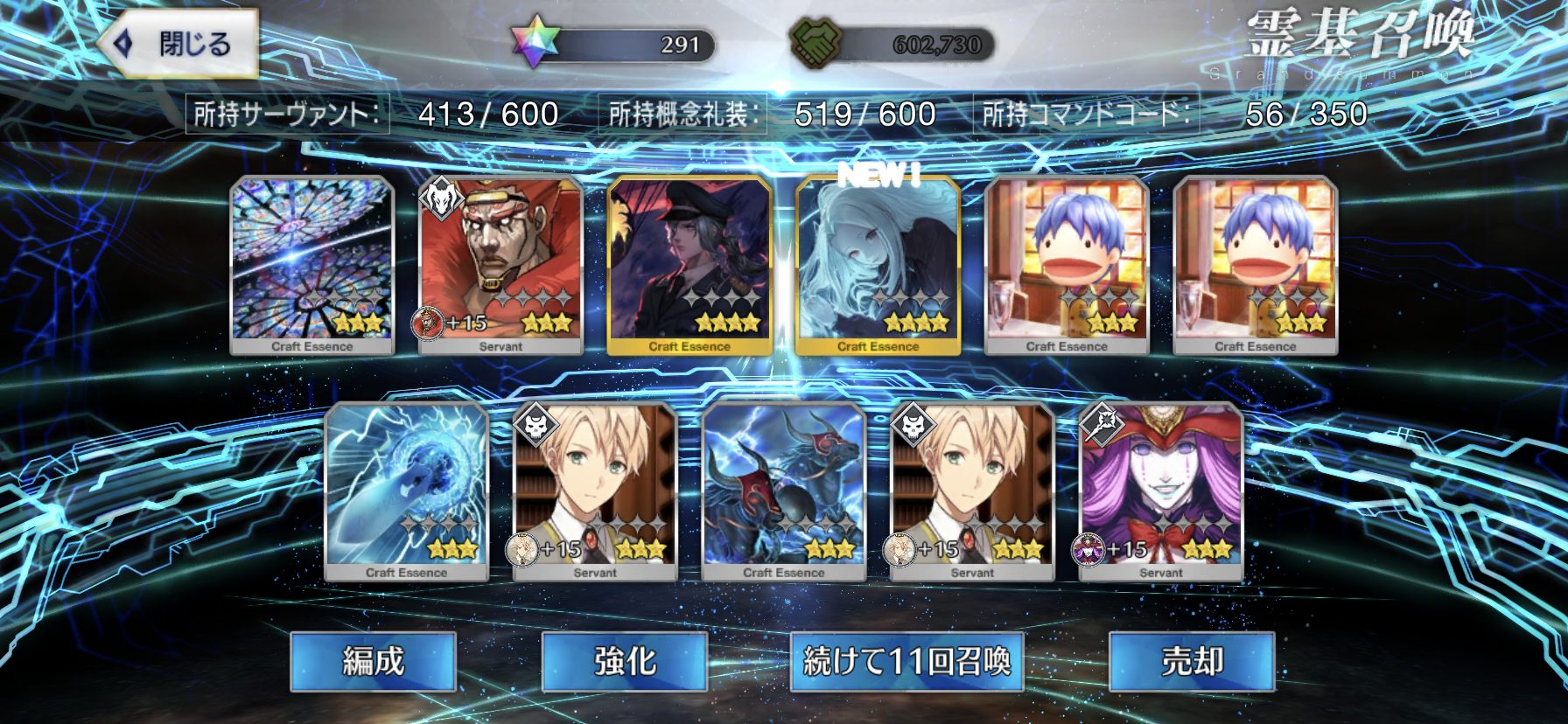1568x724 pixels.
Task: Close the summon results with 閉じる
Action: (179, 44)
